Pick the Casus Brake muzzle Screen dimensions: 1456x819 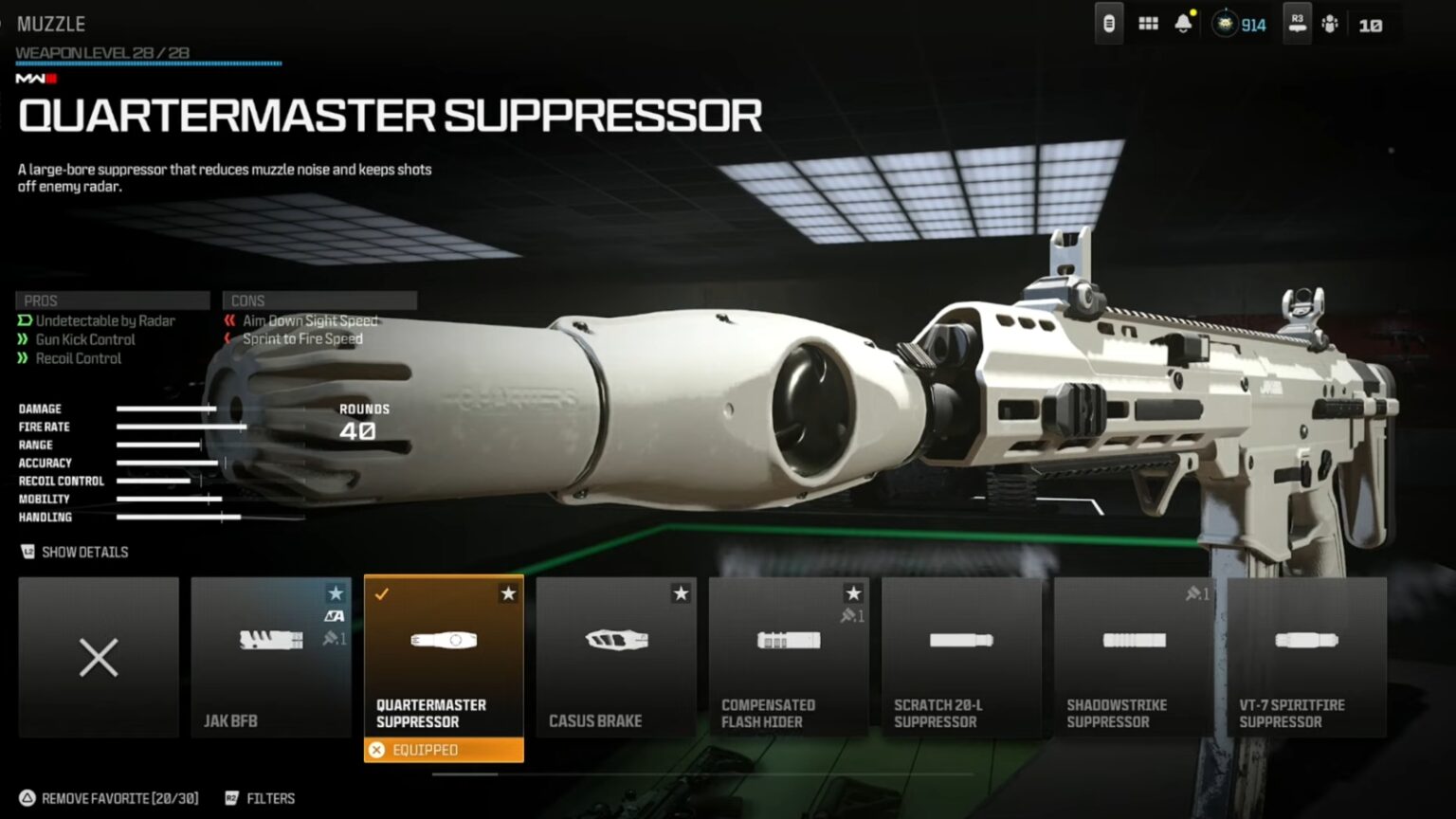pos(616,657)
